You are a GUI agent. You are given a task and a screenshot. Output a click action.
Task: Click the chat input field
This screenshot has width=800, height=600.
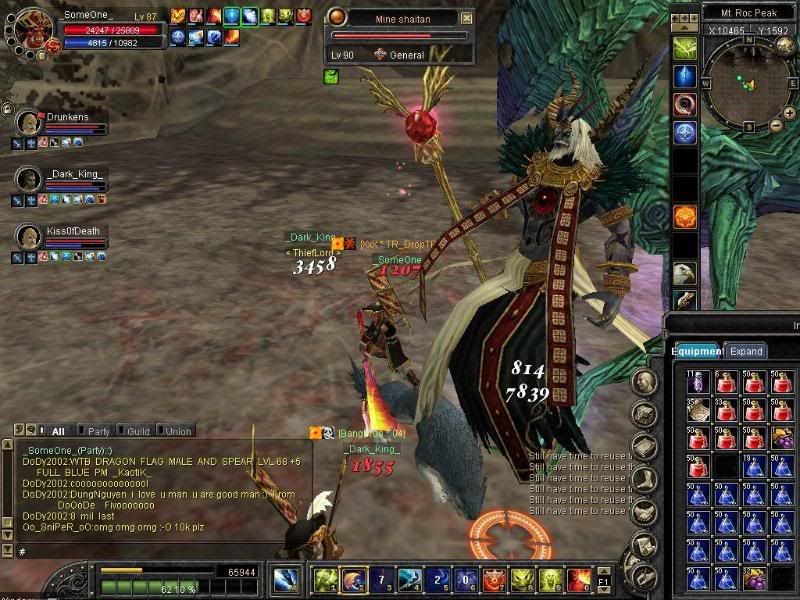coord(160,551)
